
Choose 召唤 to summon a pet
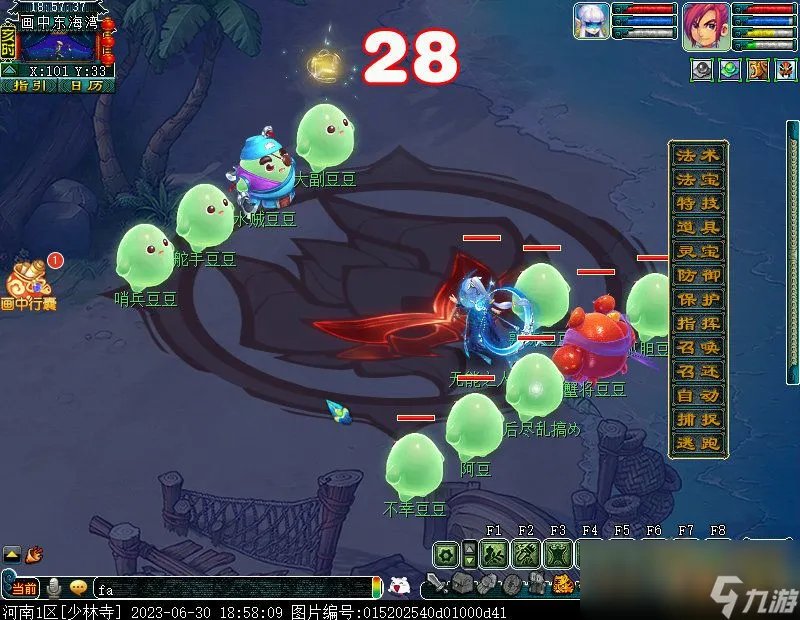[x=698, y=348]
